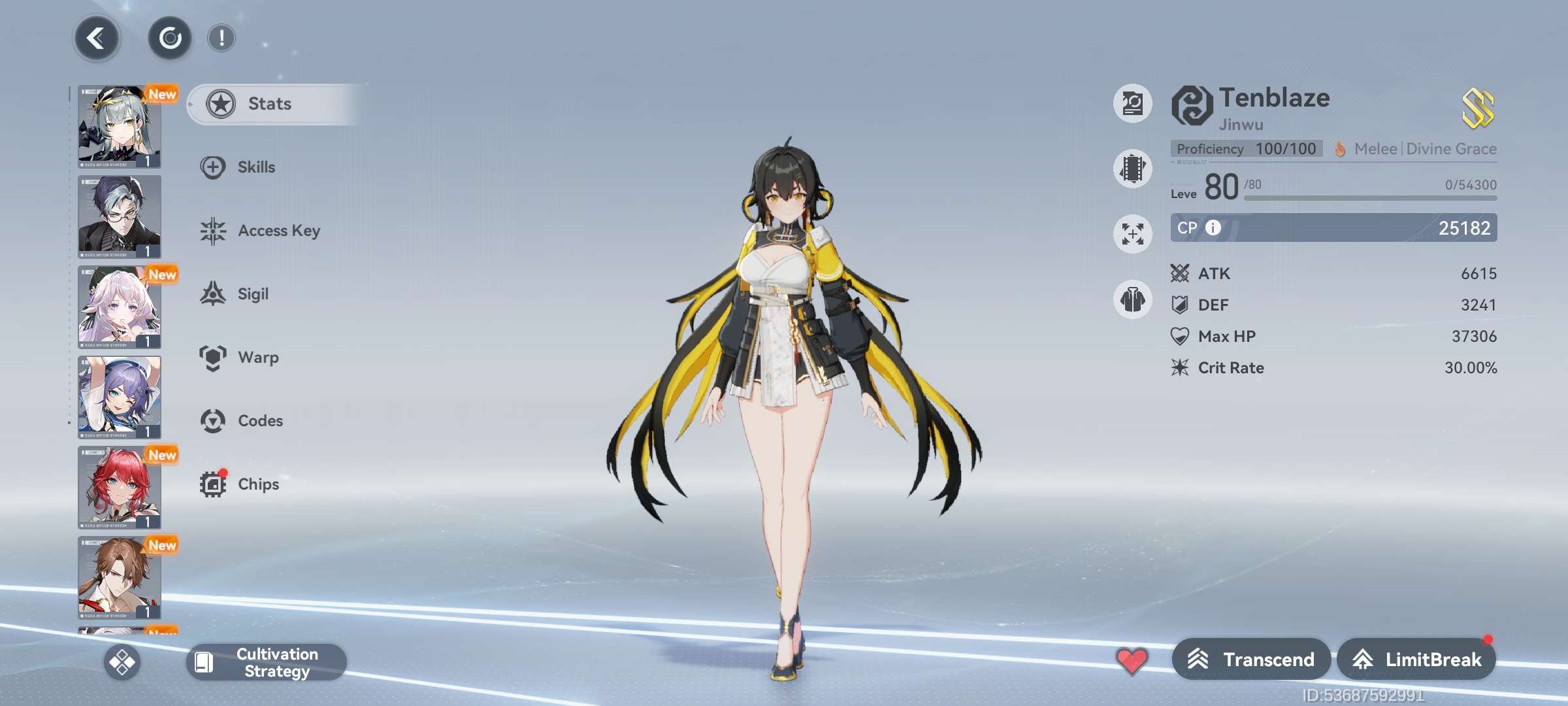Select the Chips tab
Image resolution: width=1568 pixels, height=706 pixels.
click(257, 484)
